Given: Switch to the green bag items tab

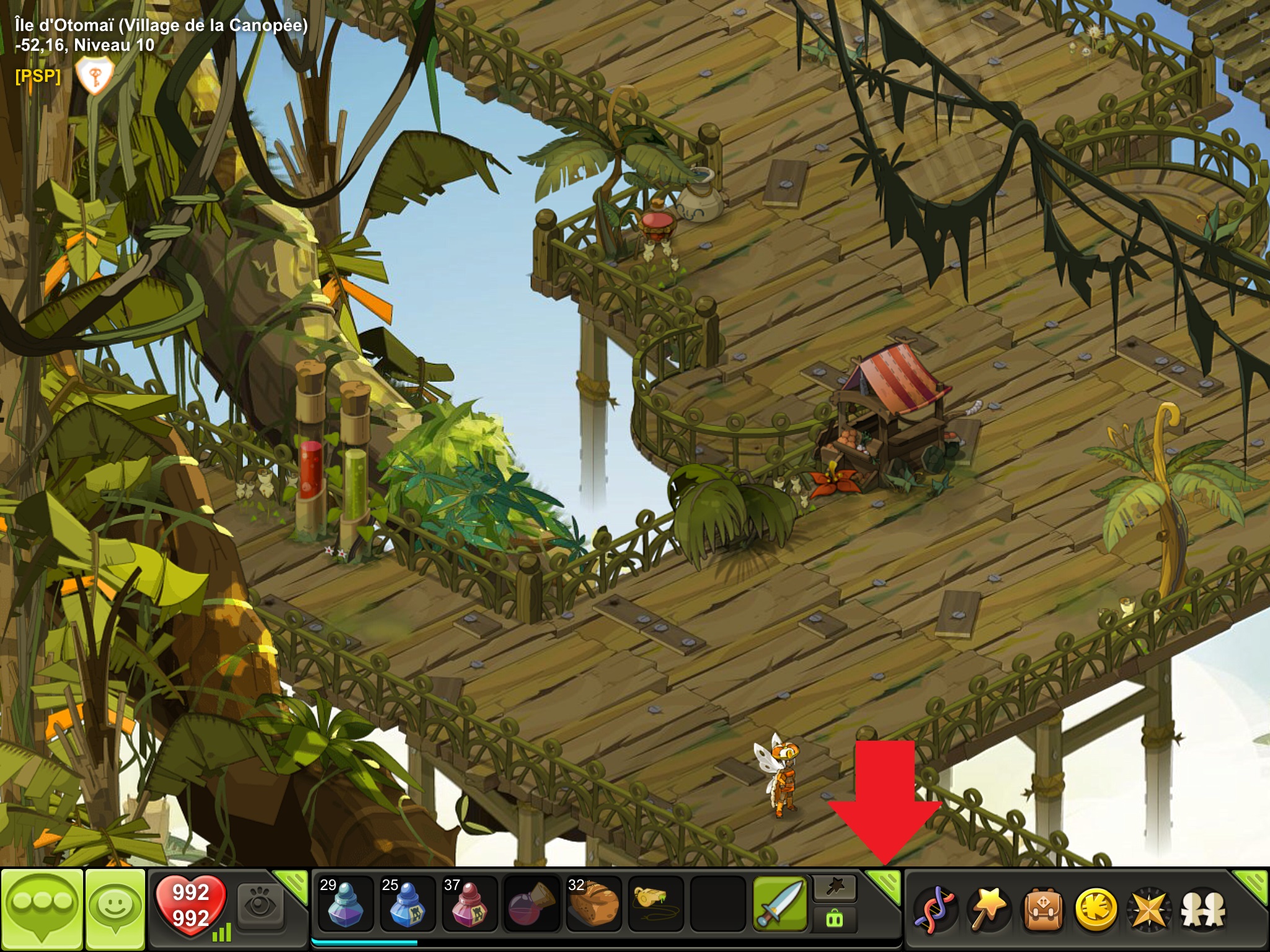Looking at the screenshot, I should click(x=835, y=919).
